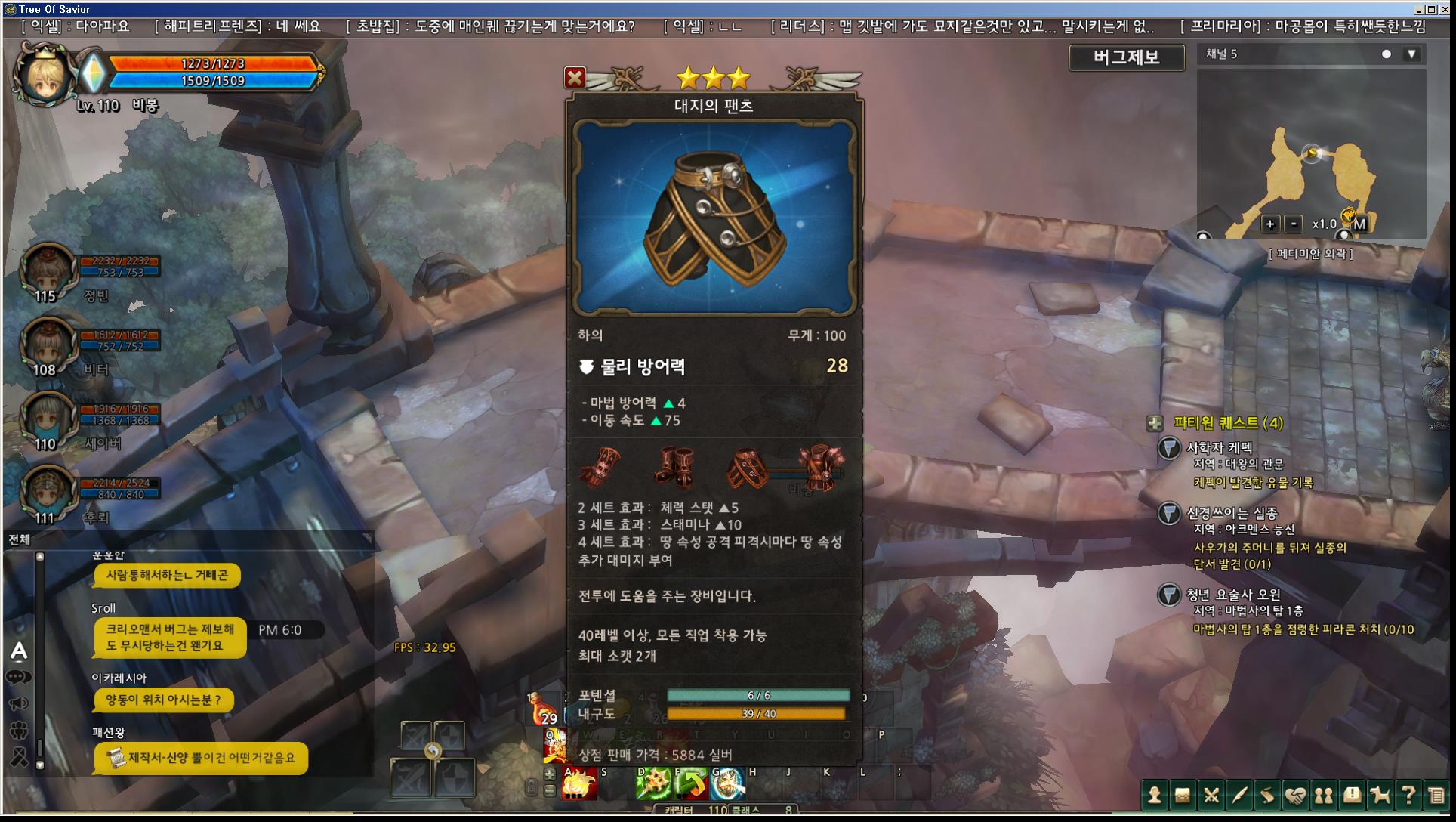Open the inventory bag menu icon
The width and height of the screenshot is (1456, 822).
pos(1183,795)
